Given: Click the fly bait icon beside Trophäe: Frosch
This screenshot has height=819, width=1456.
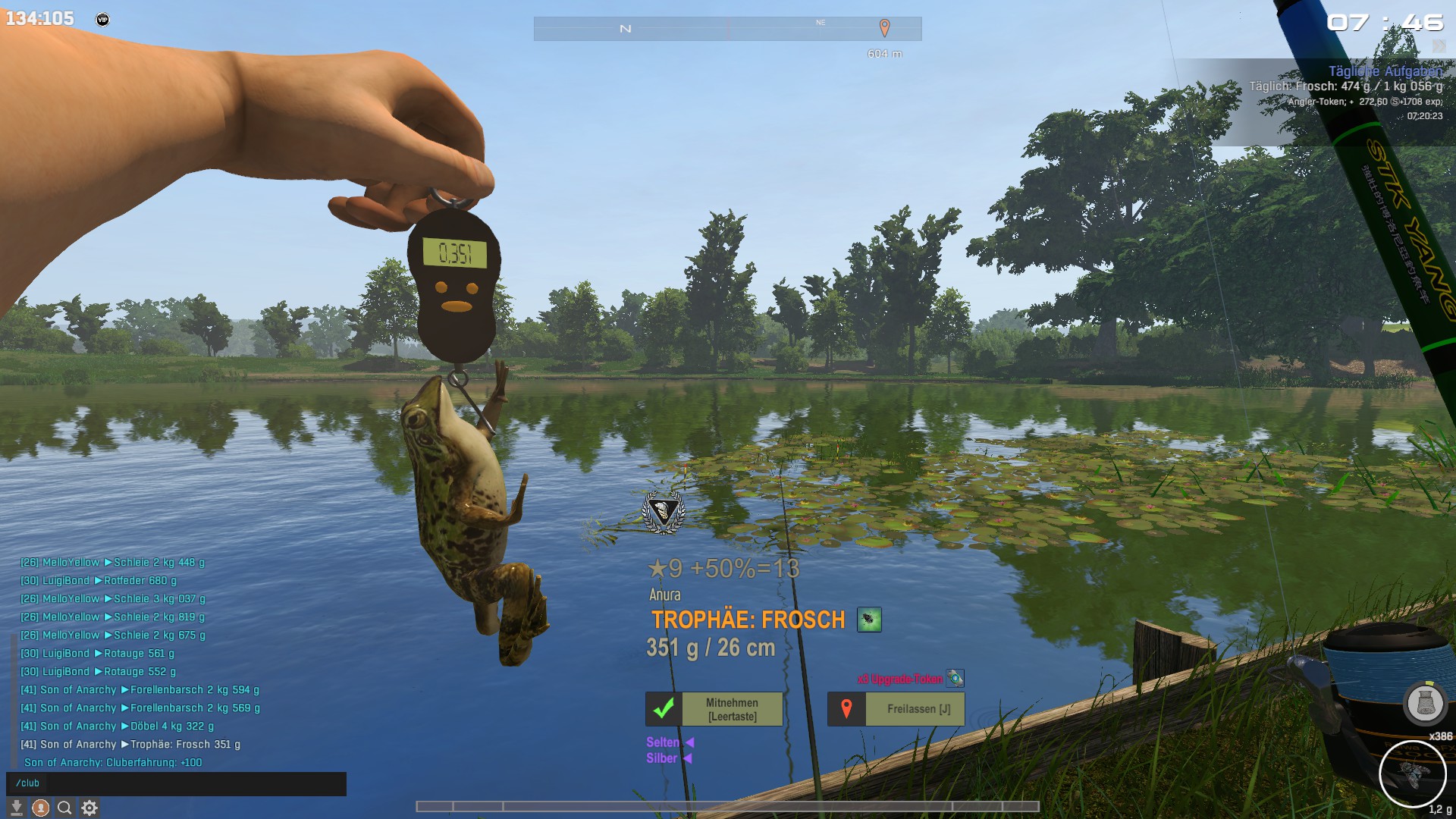Looking at the screenshot, I should [869, 620].
